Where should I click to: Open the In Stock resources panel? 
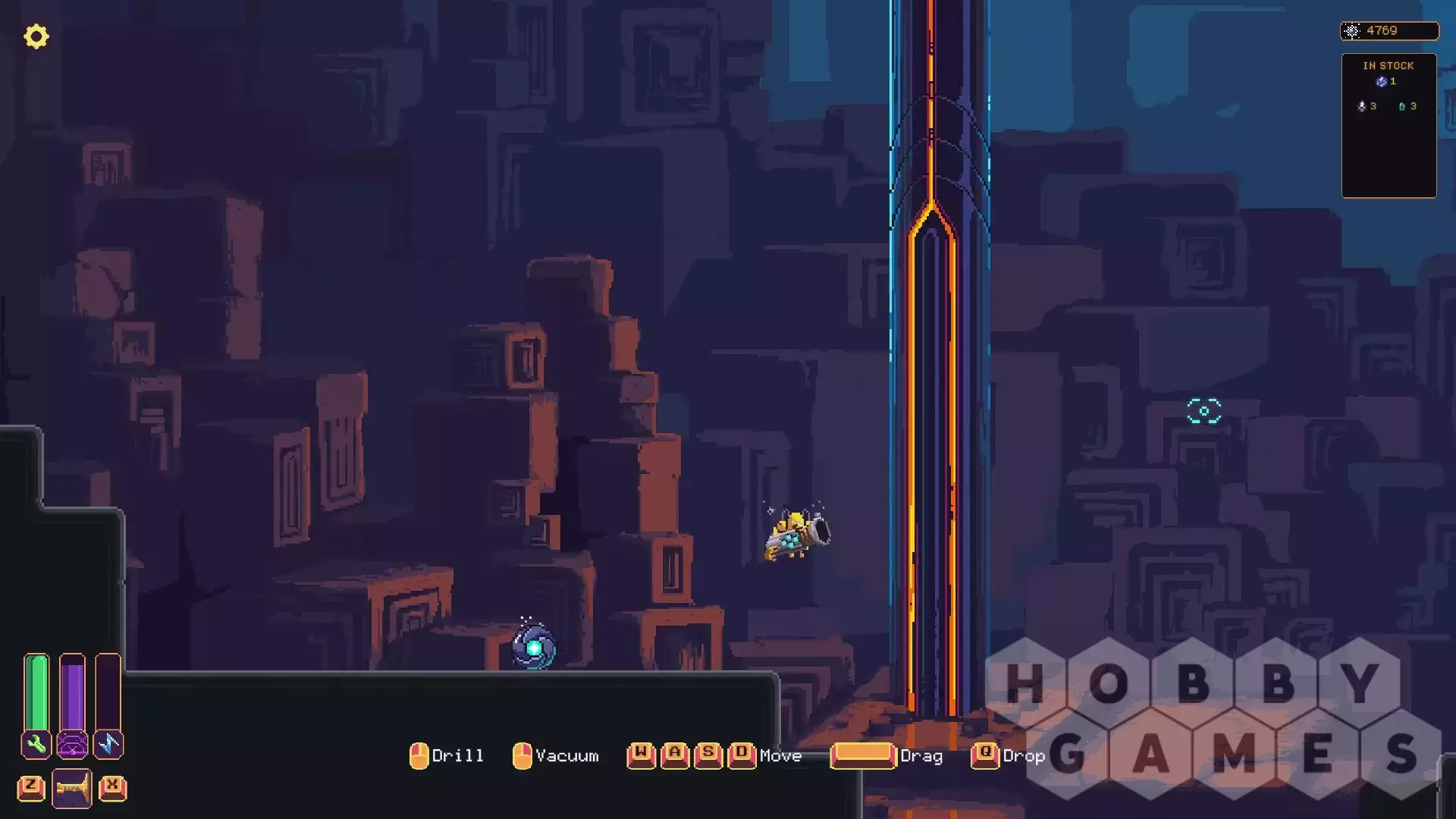[1389, 125]
